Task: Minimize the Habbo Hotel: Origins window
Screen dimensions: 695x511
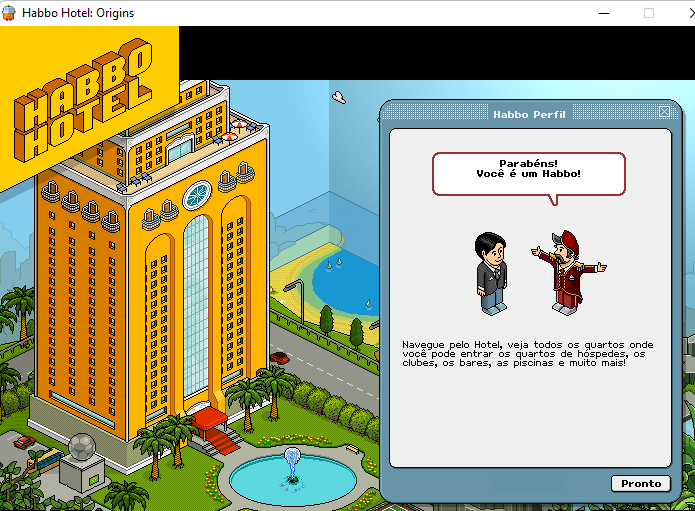Action: click(x=603, y=13)
